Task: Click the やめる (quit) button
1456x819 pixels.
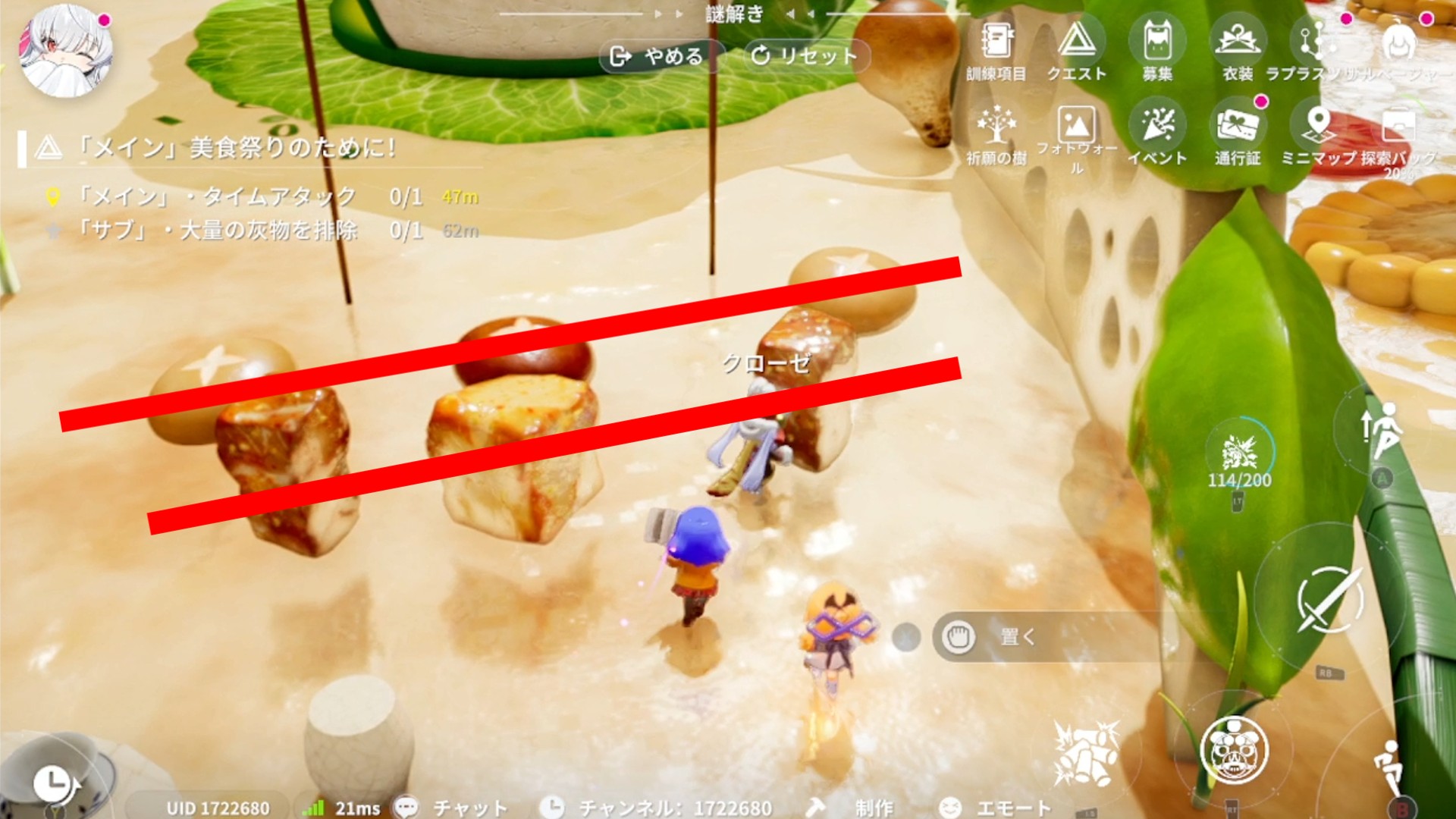Action: coord(658,56)
